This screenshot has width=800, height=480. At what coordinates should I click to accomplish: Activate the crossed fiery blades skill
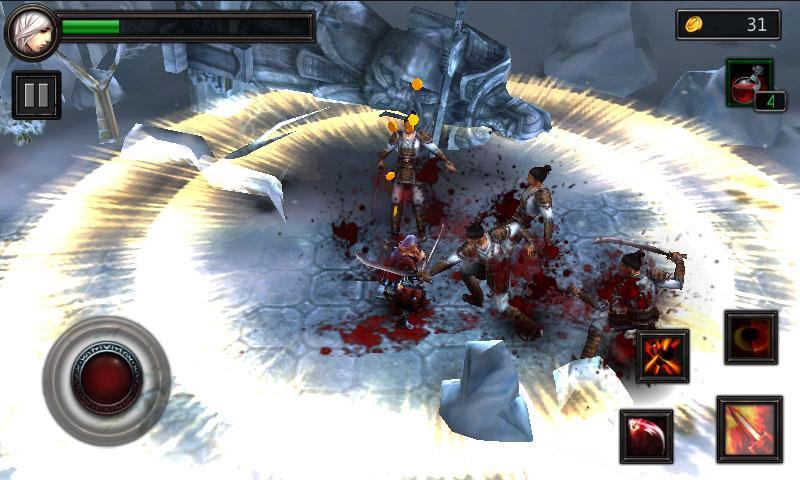click(x=662, y=356)
